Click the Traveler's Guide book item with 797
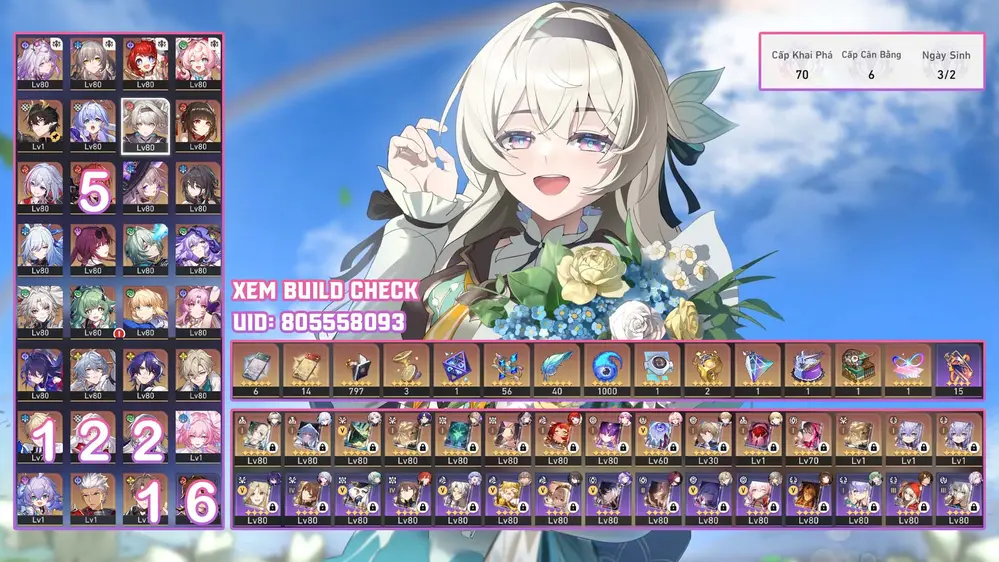999x562 pixels. 356,371
